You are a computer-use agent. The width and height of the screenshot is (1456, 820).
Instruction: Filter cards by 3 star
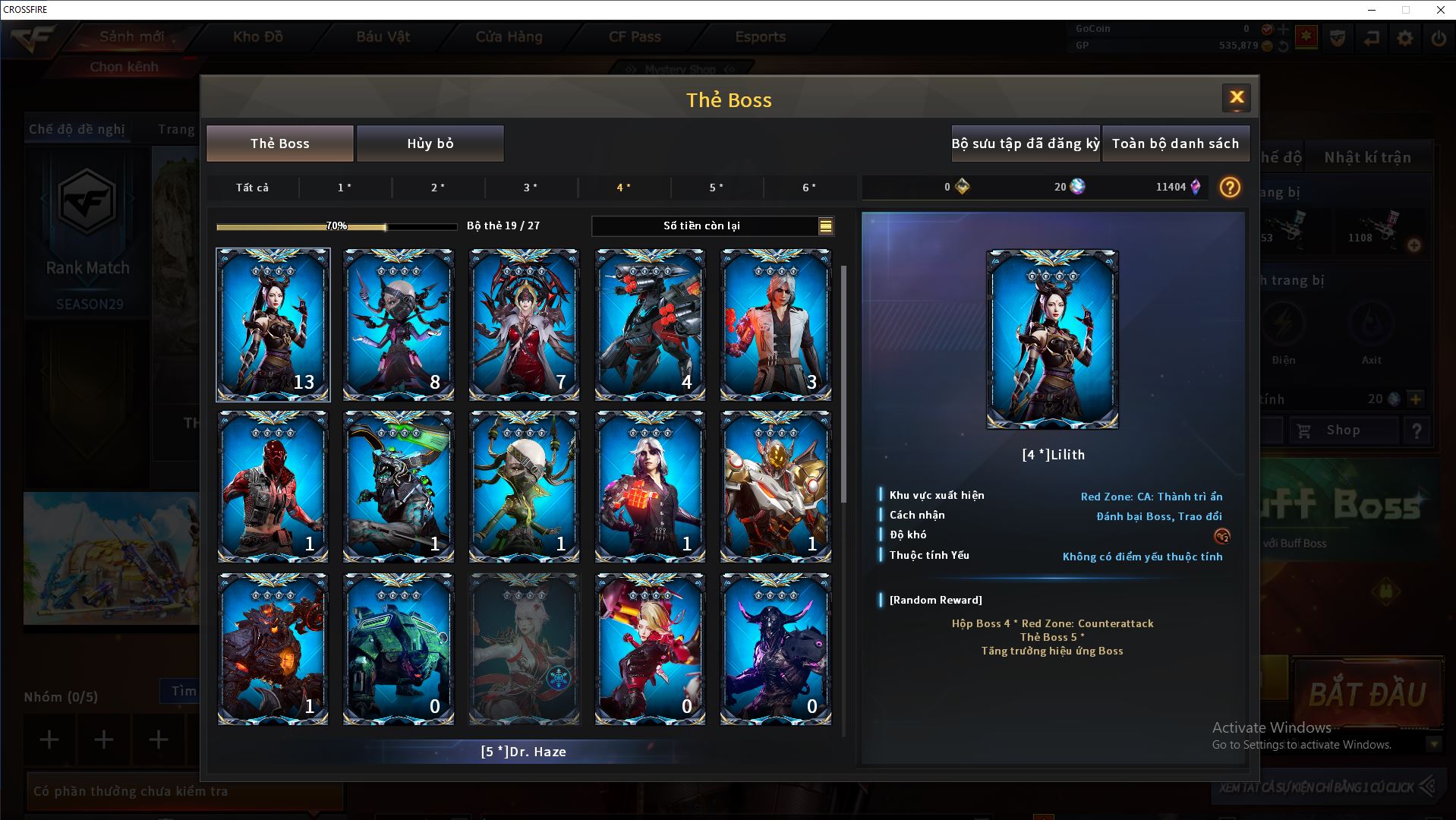coord(531,188)
